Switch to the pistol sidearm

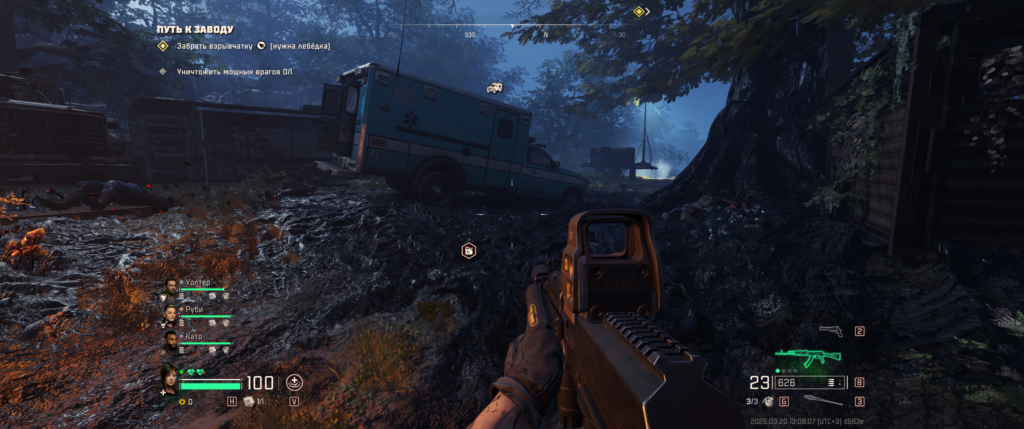pyautogui.click(x=830, y=331)
